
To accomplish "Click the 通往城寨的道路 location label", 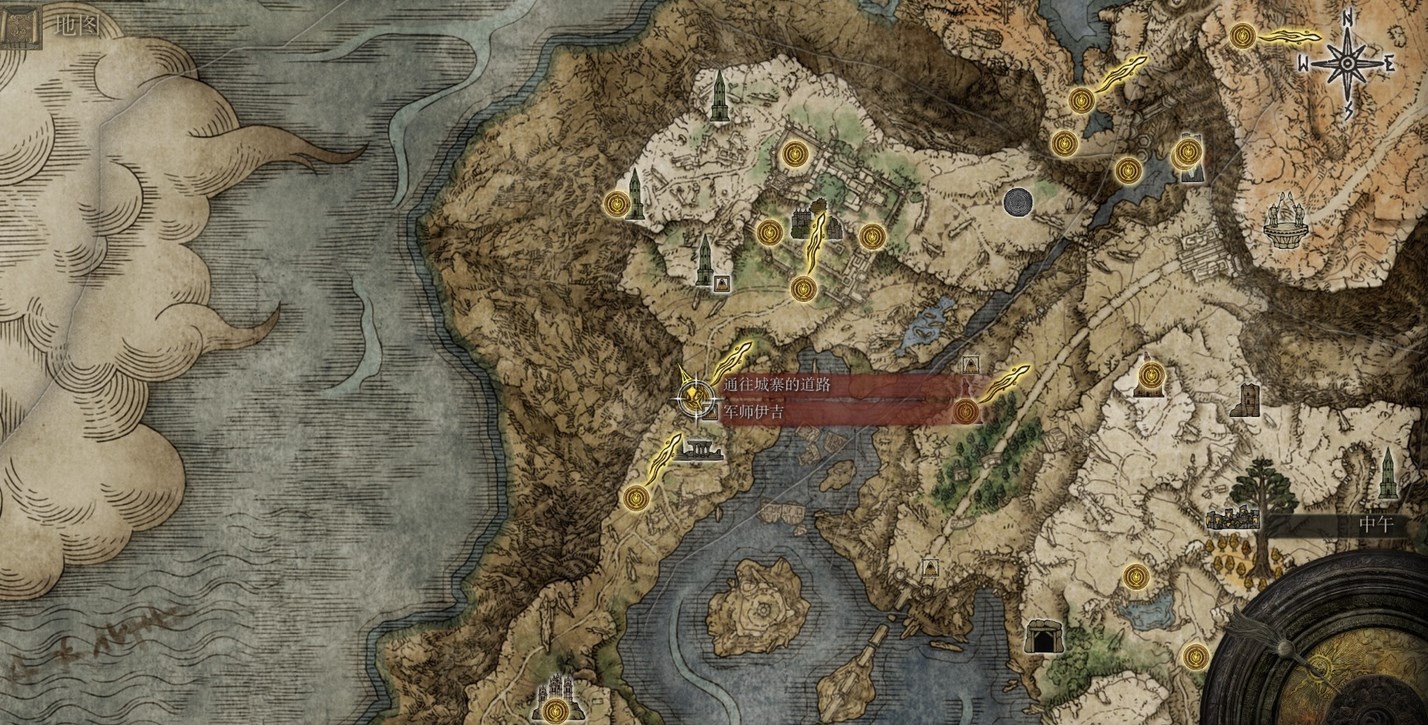I will [778, 384].
